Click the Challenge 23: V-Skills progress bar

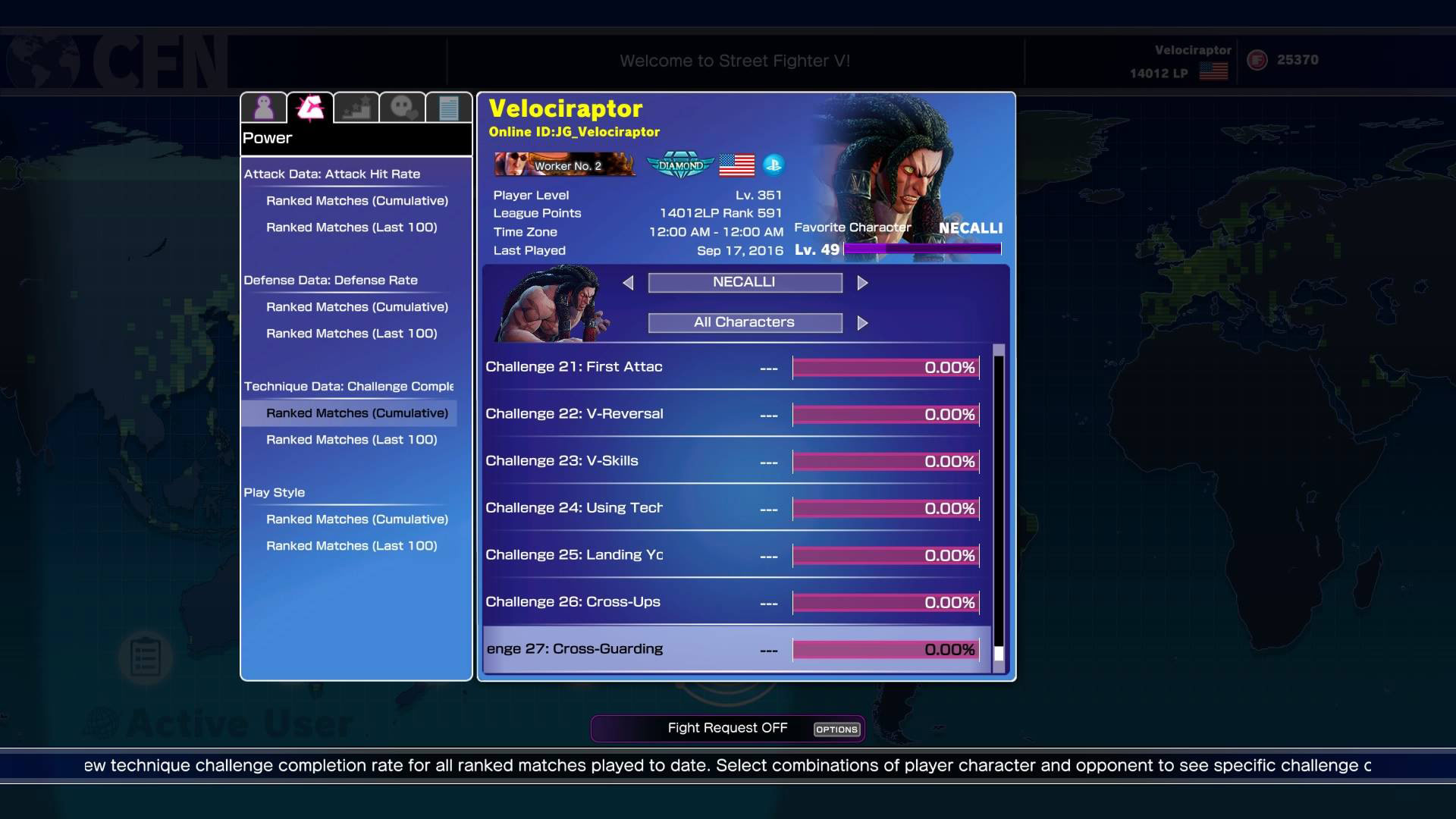[x=884, y=461]
